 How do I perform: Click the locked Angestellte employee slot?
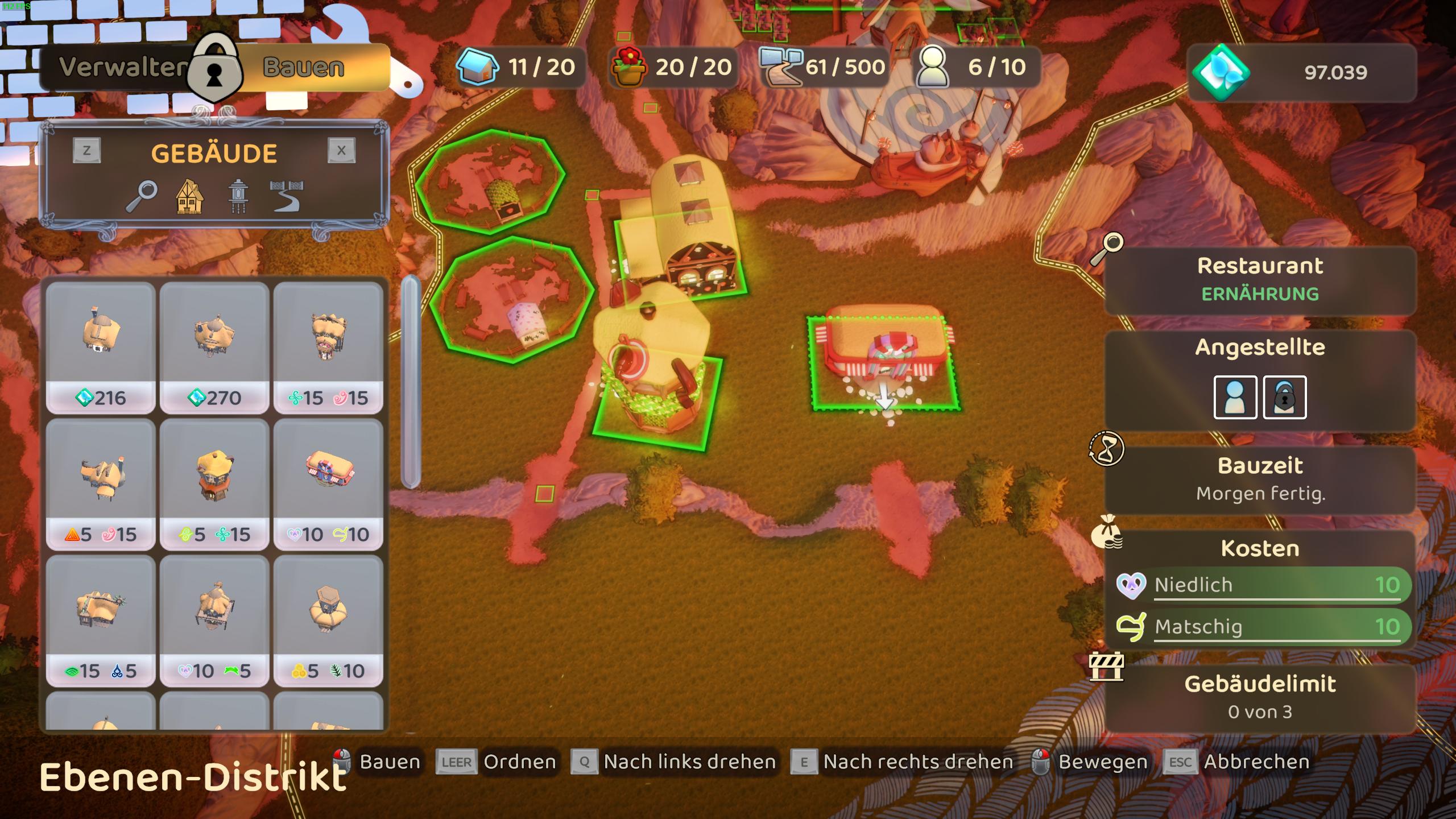click(x=1284, y=397)
